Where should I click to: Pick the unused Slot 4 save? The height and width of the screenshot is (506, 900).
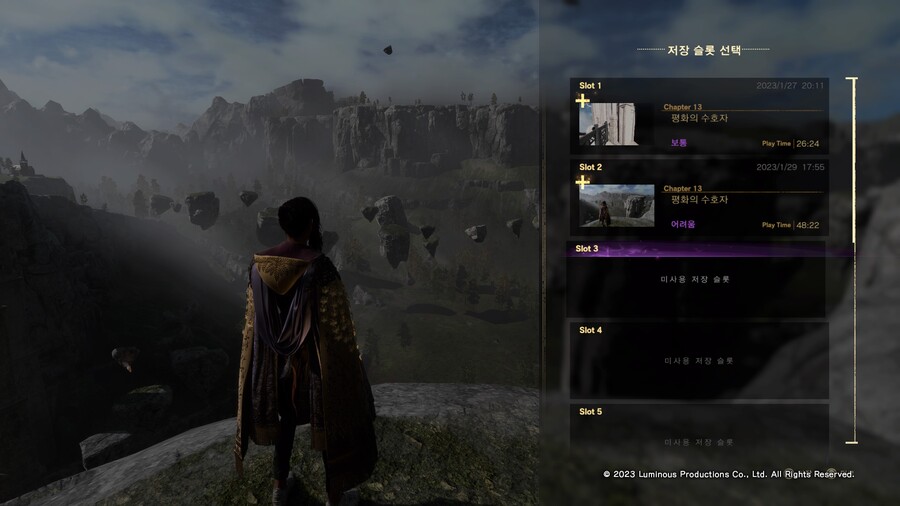coord(698,360)
